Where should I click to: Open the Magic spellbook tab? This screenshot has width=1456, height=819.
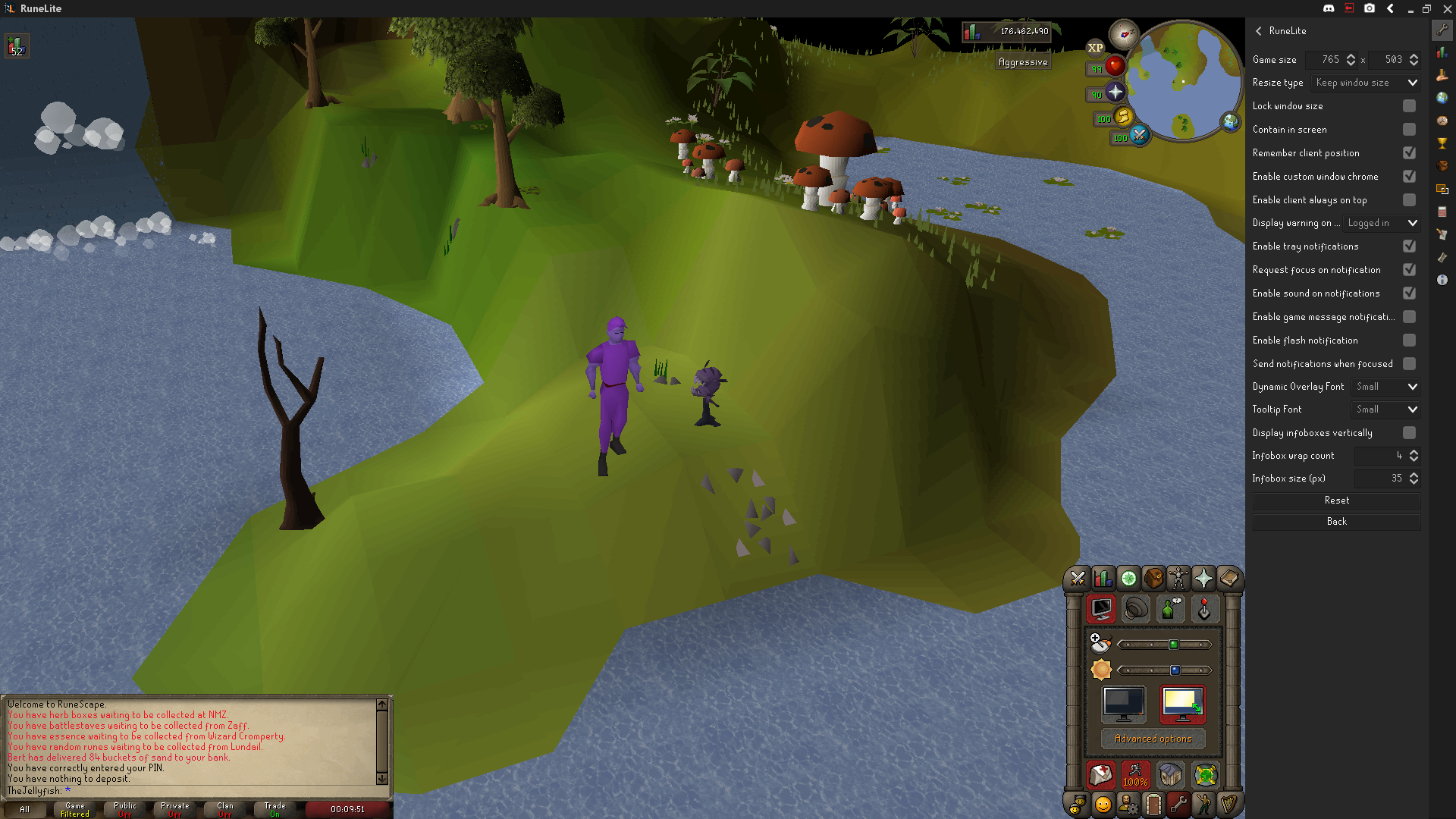click(x=1229, y=579)
